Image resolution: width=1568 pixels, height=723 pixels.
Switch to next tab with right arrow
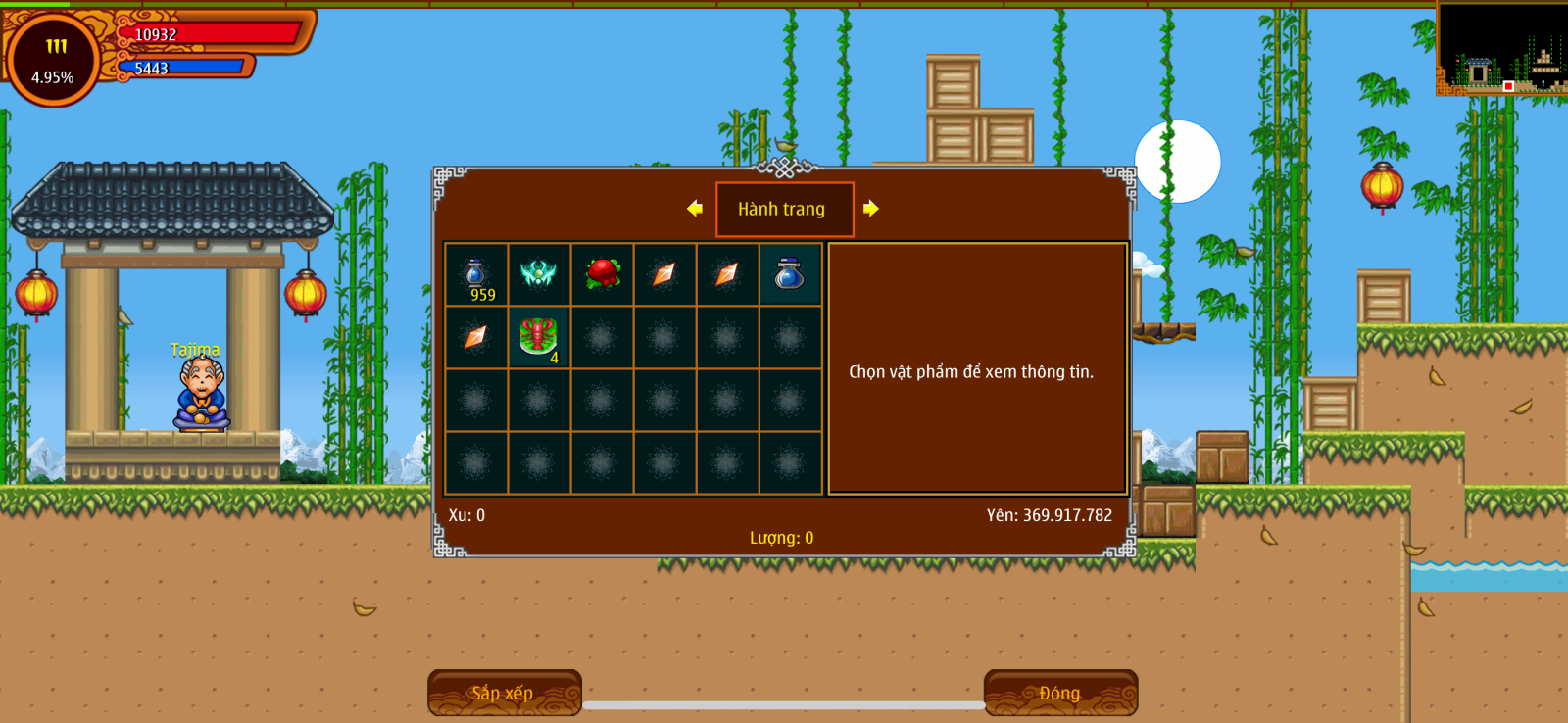pos(871,208)
